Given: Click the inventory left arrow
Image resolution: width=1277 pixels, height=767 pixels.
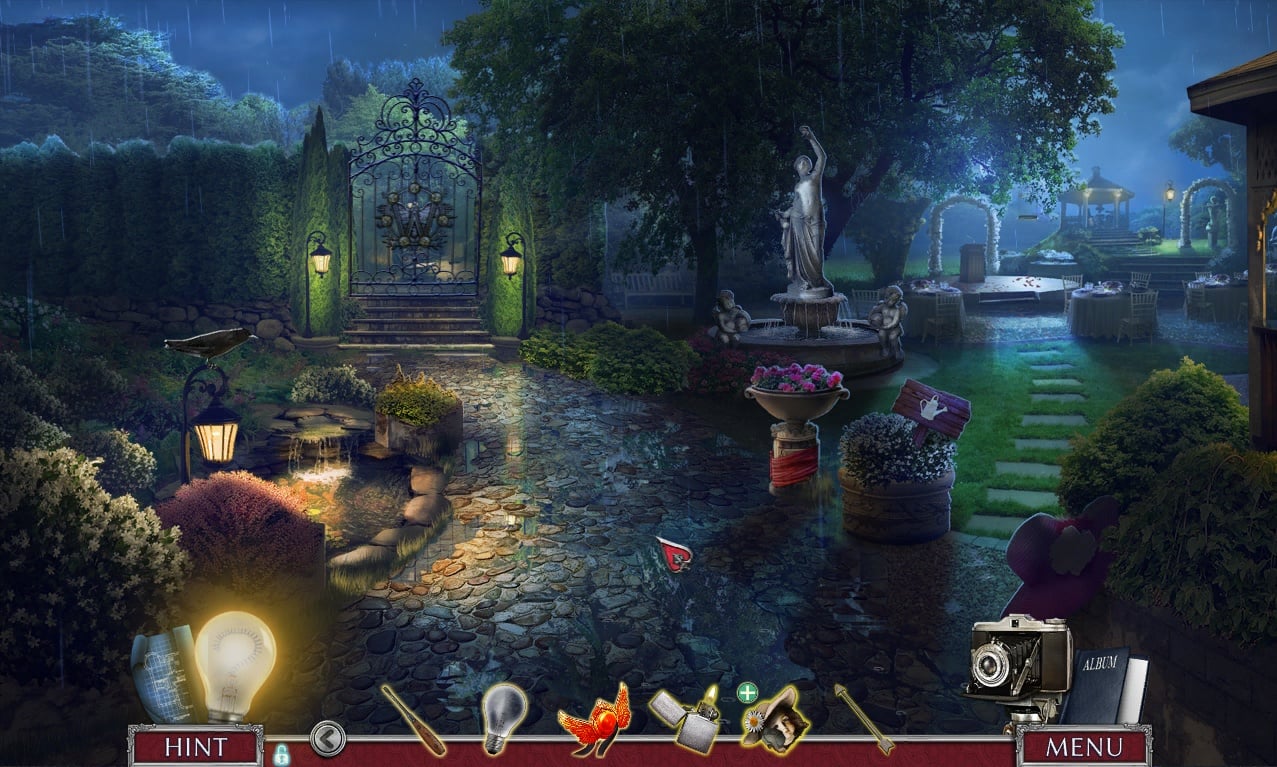Looking at the screenshot, I should [327, 739].
